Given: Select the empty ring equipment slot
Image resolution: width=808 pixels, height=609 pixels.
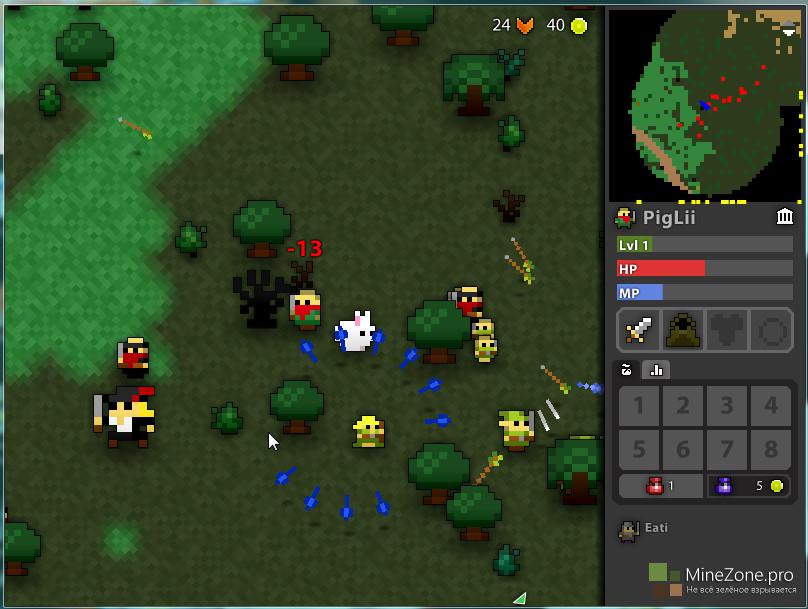Looking at the screenshot, I should click(x=771, y=329).
